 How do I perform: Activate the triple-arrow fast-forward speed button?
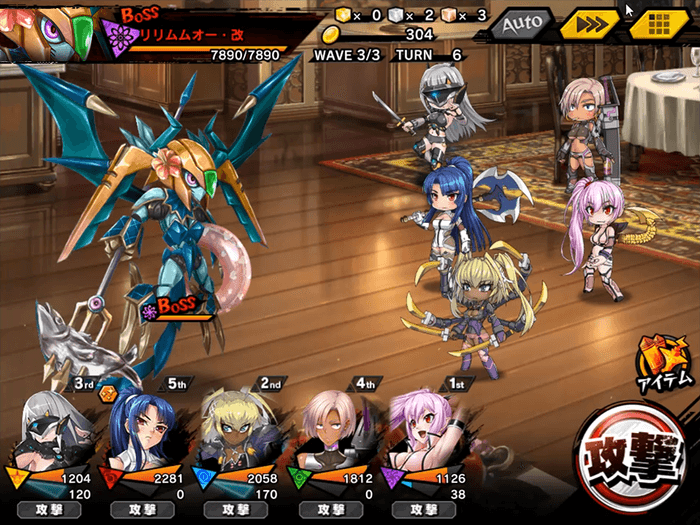pyautogui.click(x=588, y=24)
